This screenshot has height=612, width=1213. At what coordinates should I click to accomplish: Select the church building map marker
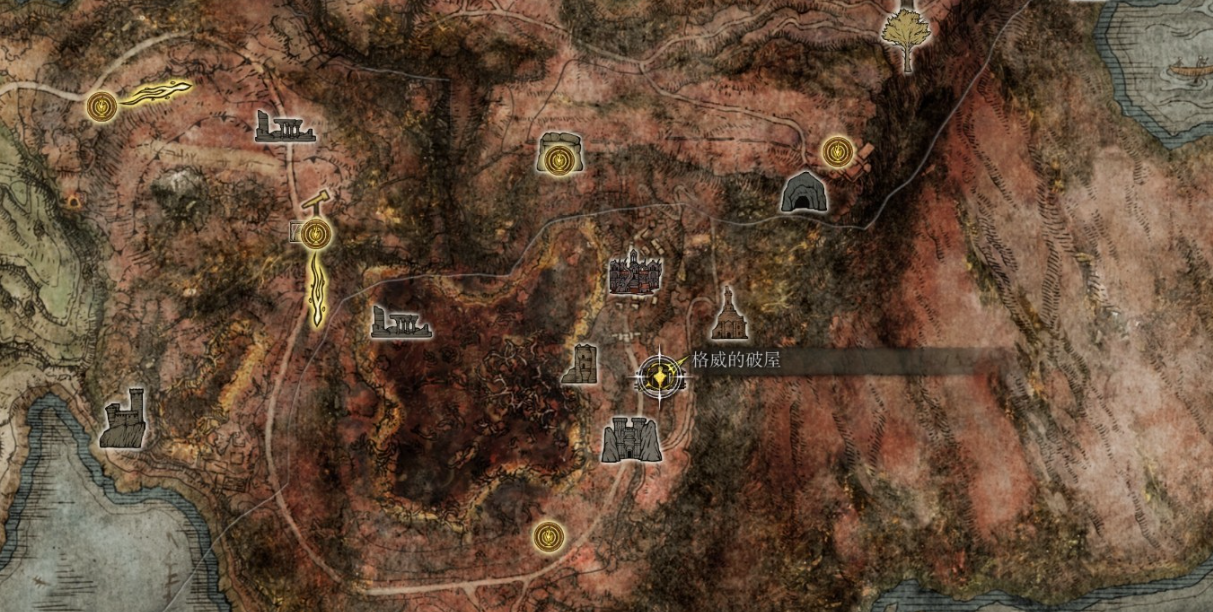tap(728, 314)
